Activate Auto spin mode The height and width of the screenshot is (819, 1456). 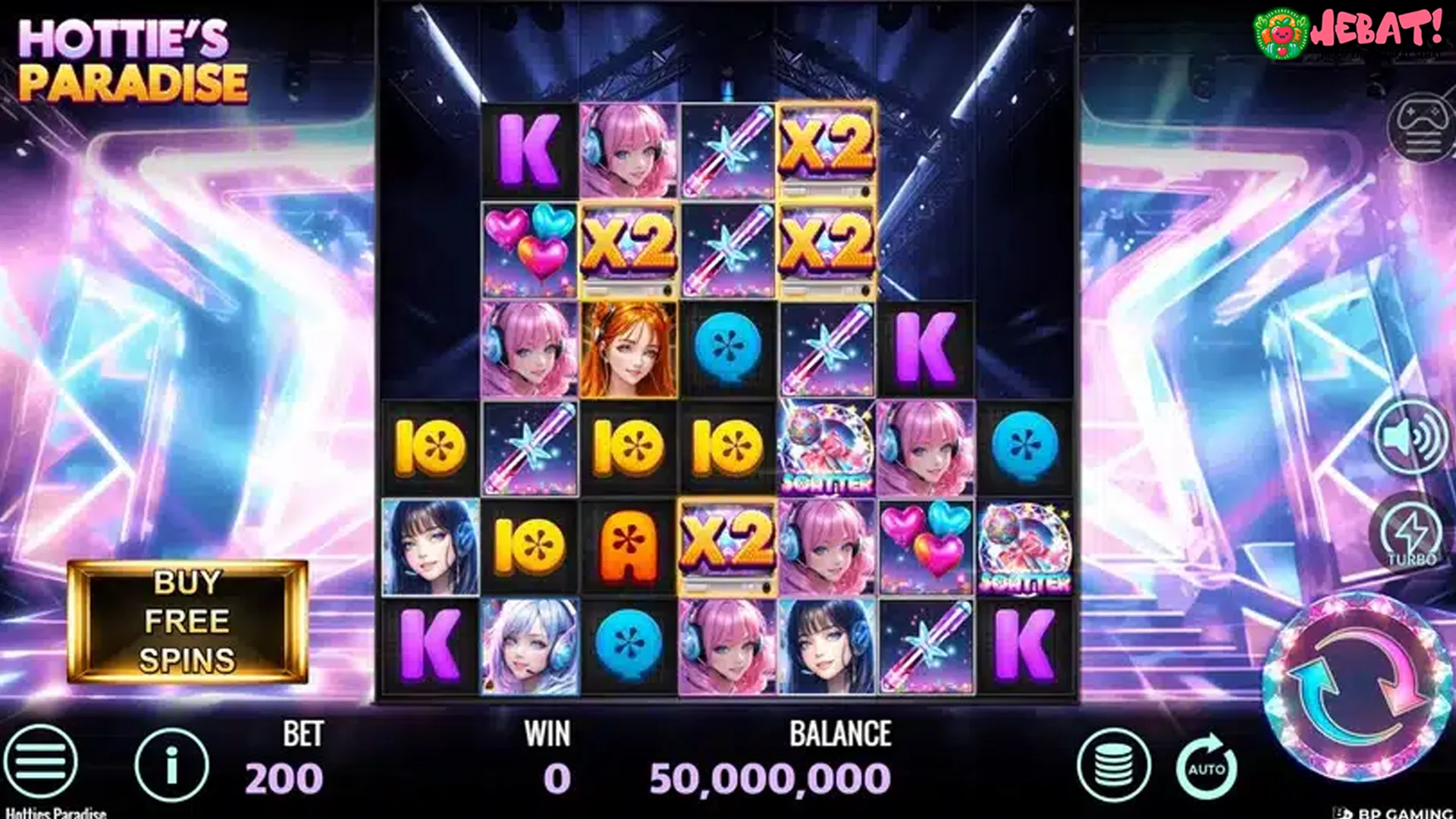point(1207,767)
